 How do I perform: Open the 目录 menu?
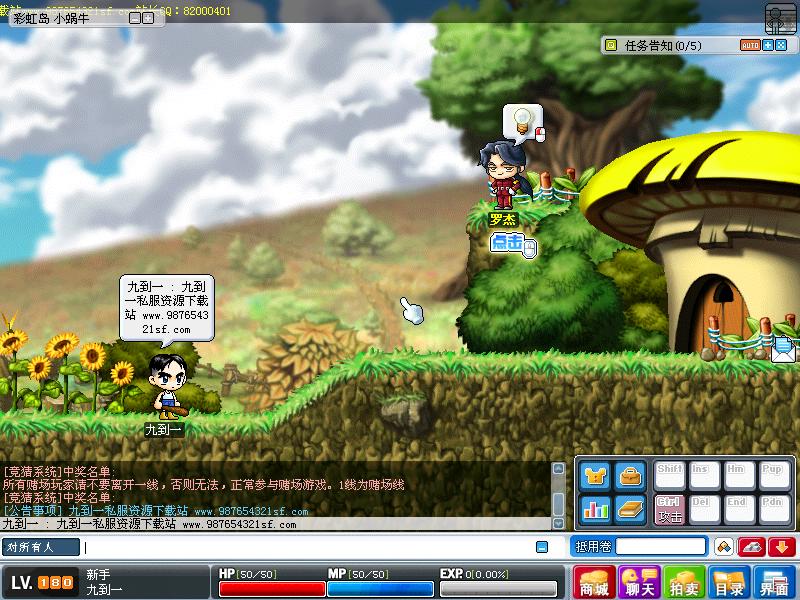click(730, 582)
